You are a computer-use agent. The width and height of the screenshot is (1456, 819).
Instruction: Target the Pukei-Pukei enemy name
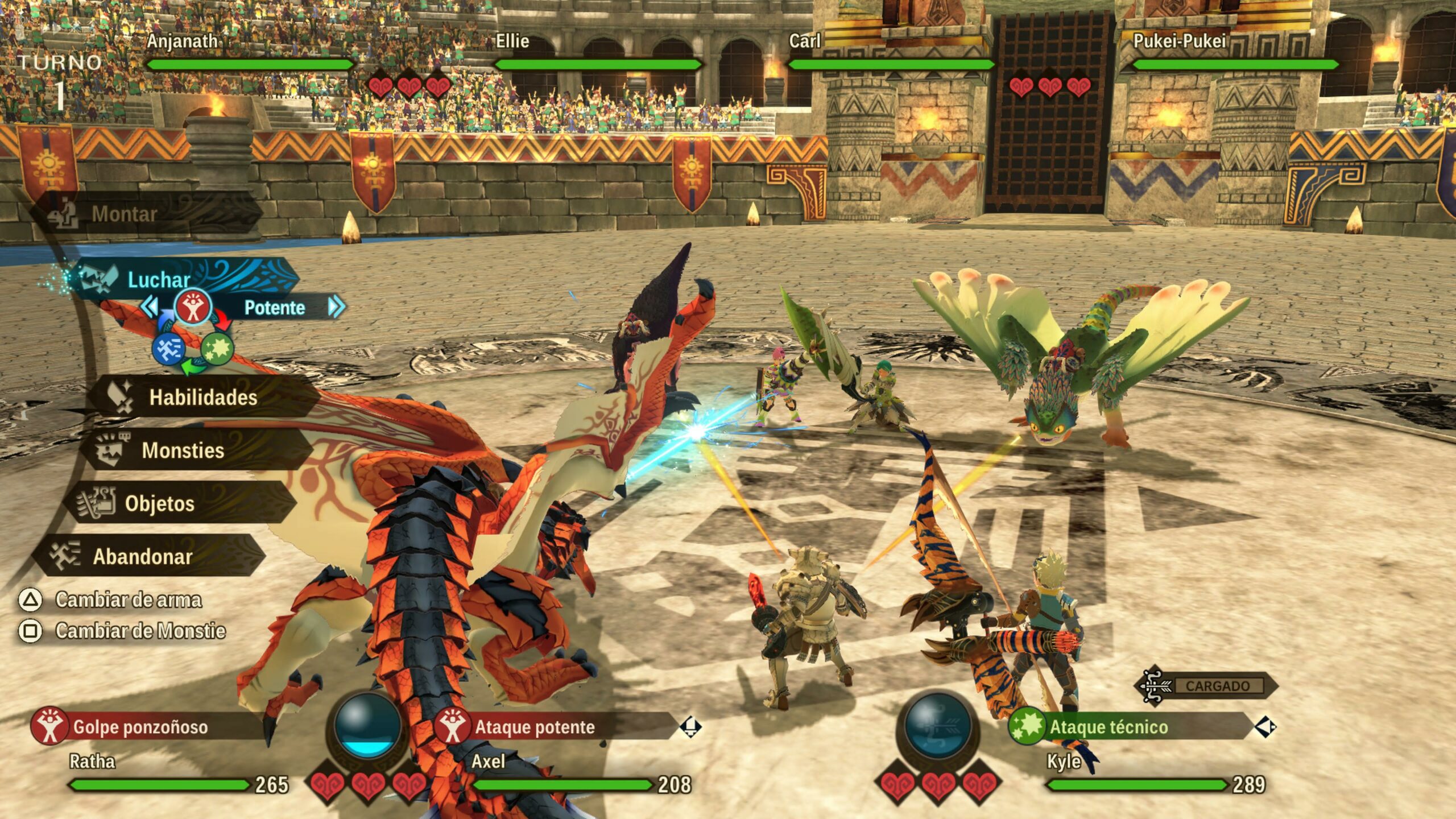click(x=1180, y=41)
